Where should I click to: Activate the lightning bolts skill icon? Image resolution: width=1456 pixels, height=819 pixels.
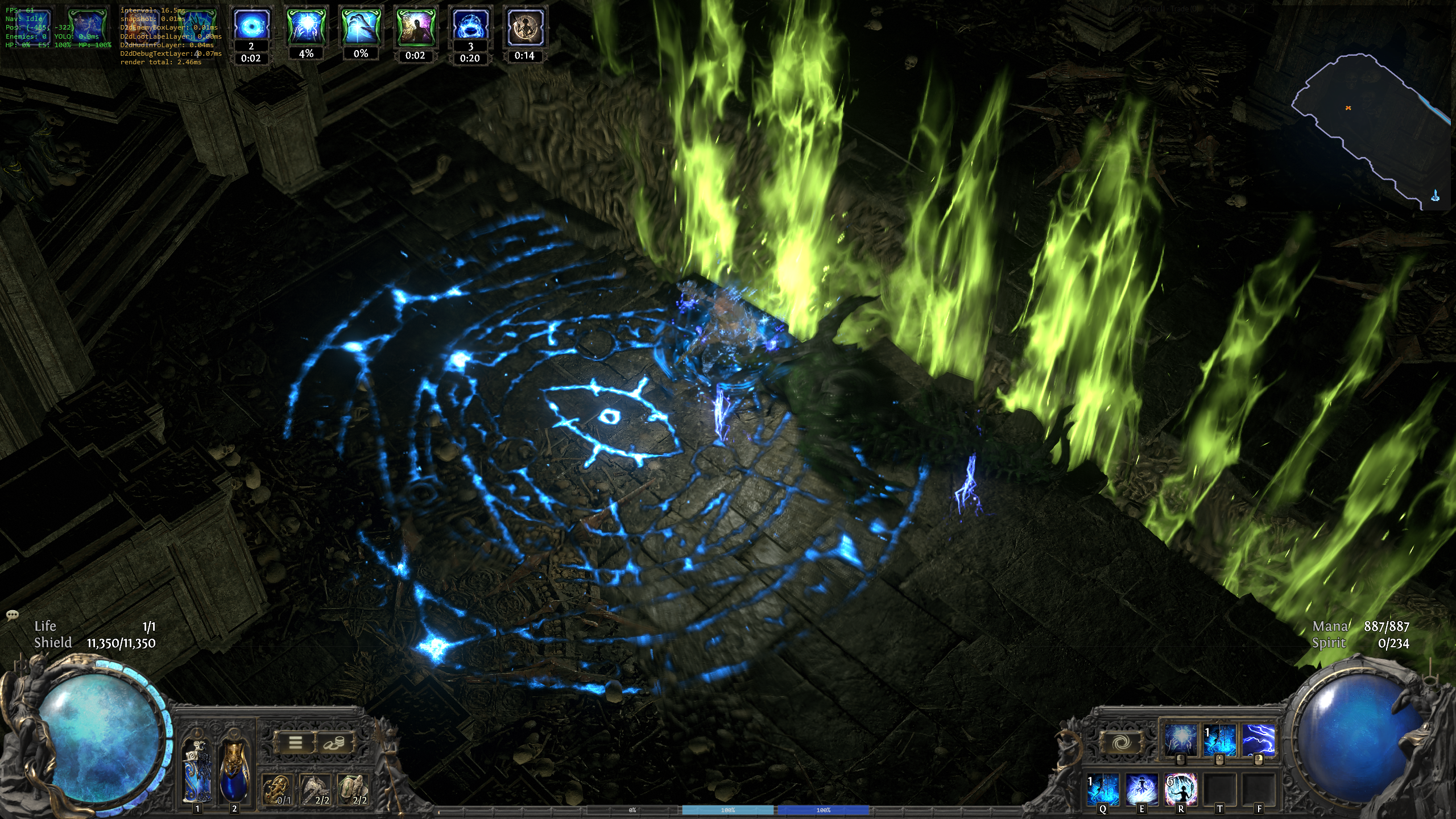(x=1258, y=740)
